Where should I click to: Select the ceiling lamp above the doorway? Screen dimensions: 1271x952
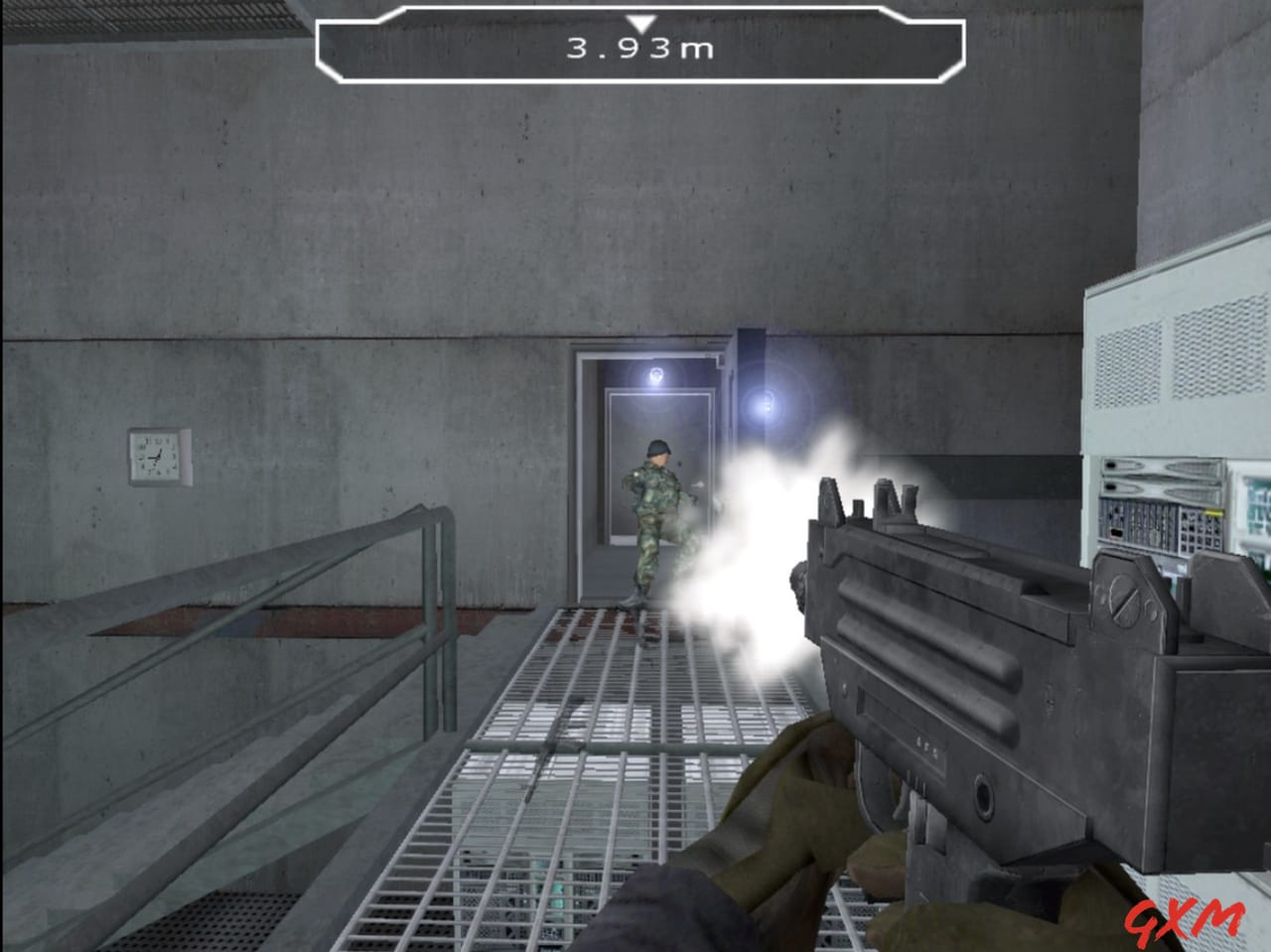click(x=655, y=375)
